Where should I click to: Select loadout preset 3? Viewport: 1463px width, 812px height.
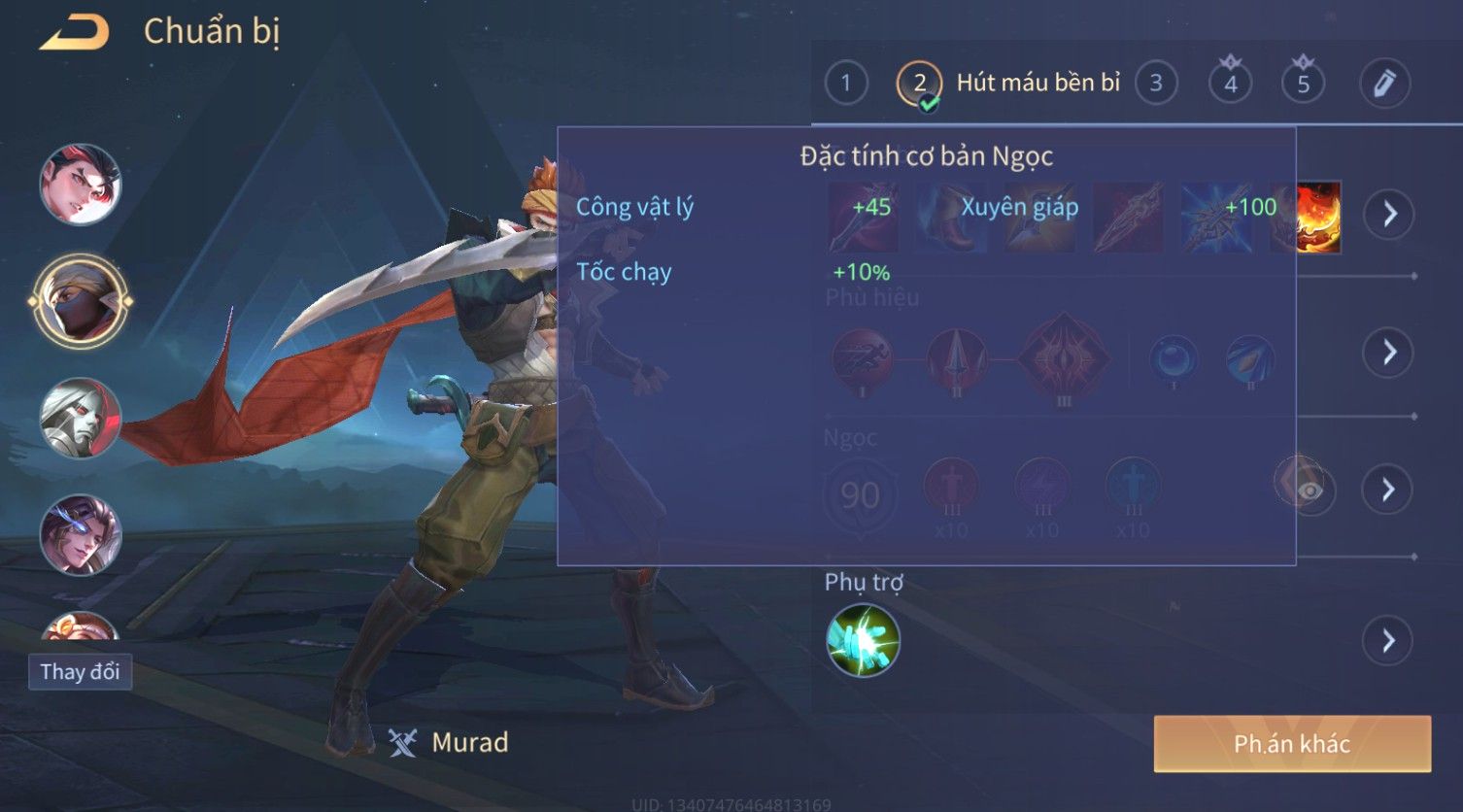(1155, 84)
